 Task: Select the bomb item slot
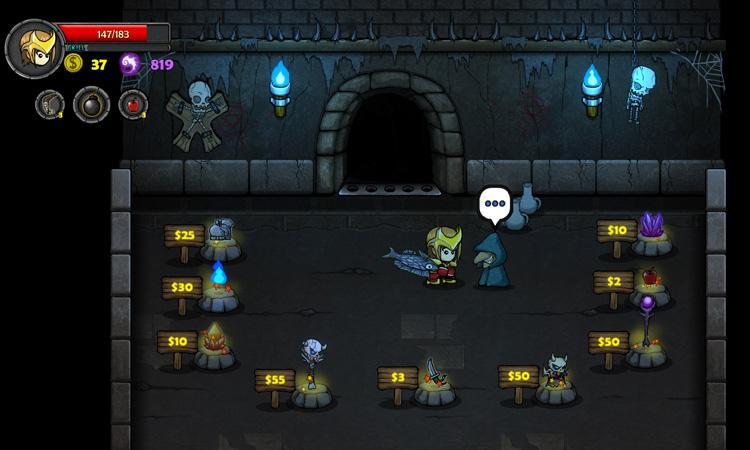click(91, 104)
